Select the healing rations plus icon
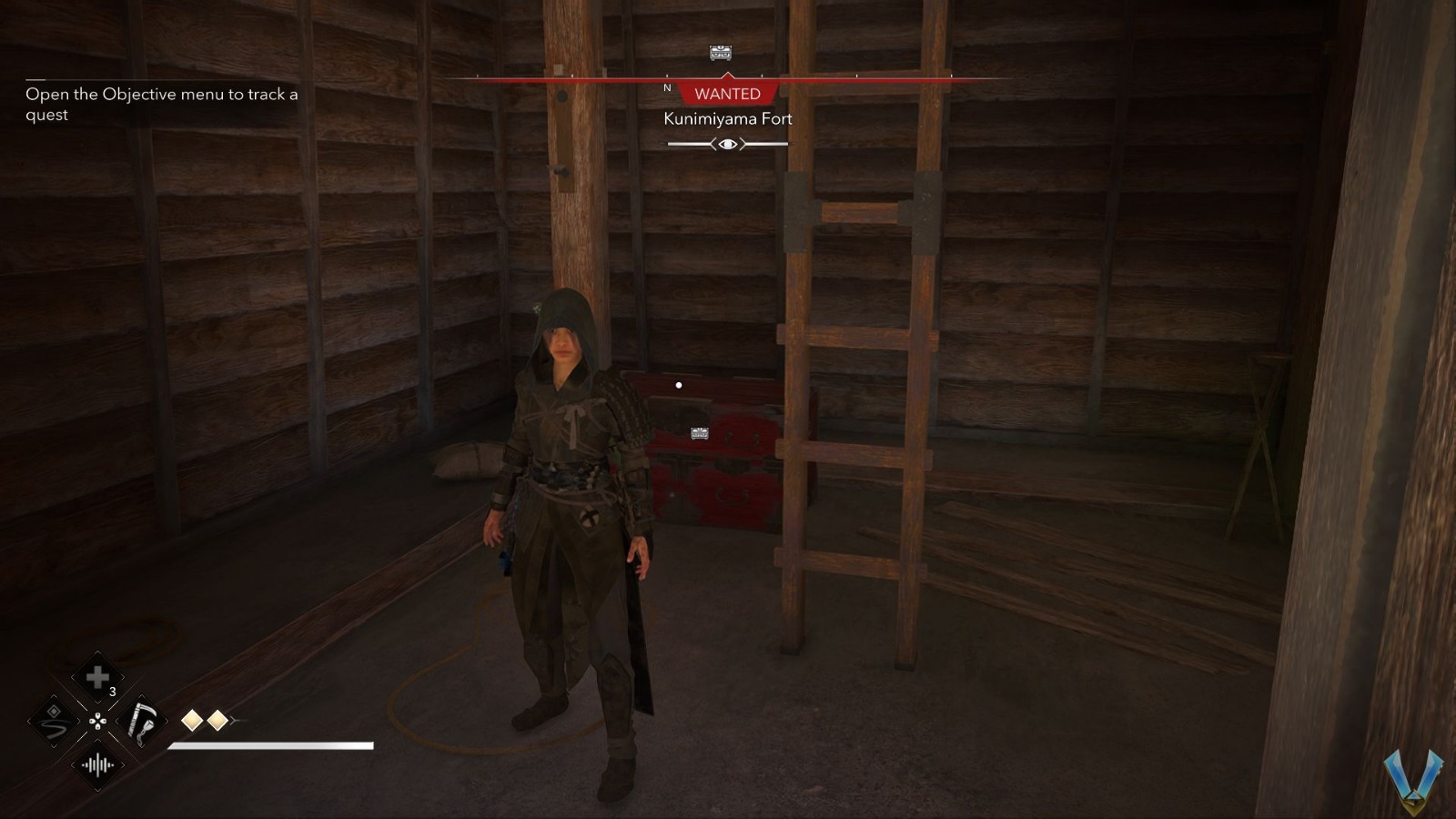 (x=98, y=677)
